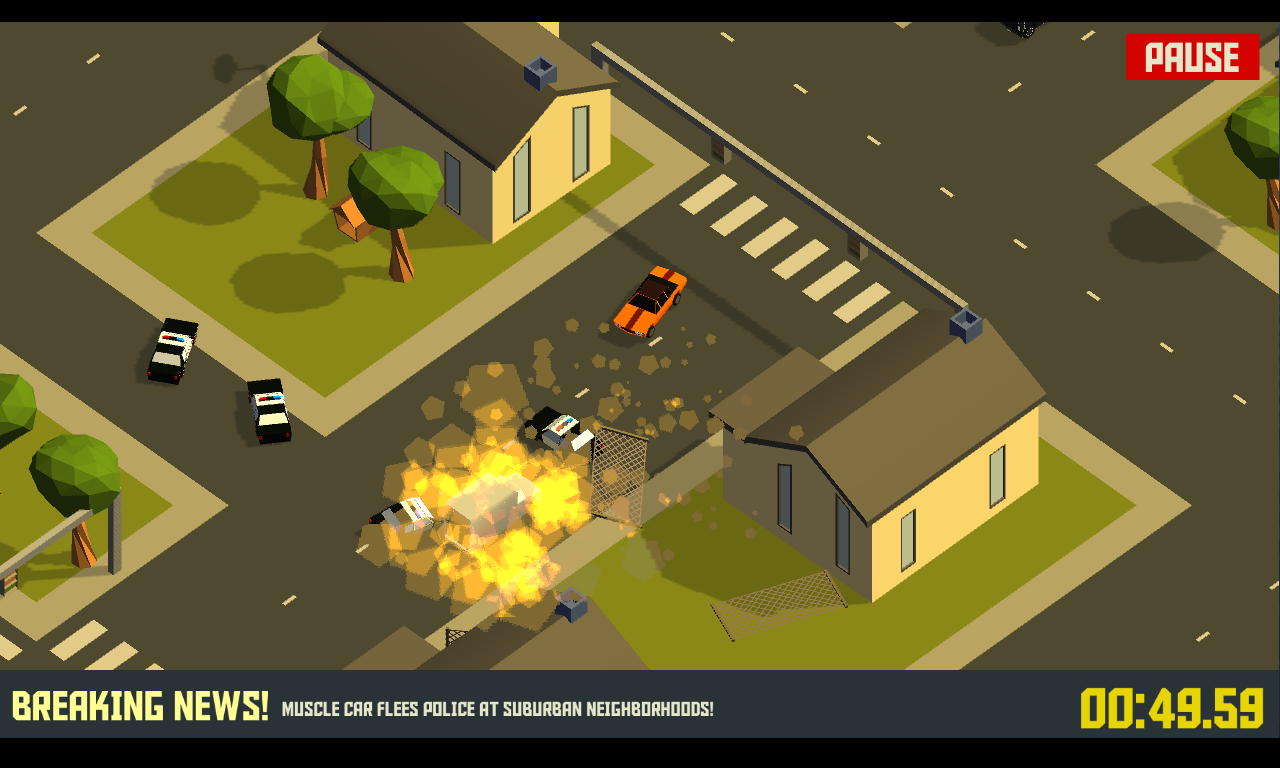
Task: Click the PAUSE button
Action: point(1192,57)
